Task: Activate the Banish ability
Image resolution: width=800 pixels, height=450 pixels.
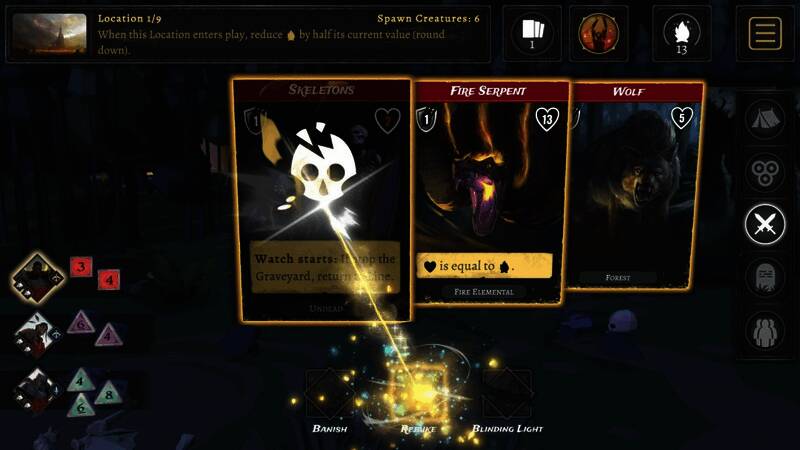Action: click(x=329, y=395)
